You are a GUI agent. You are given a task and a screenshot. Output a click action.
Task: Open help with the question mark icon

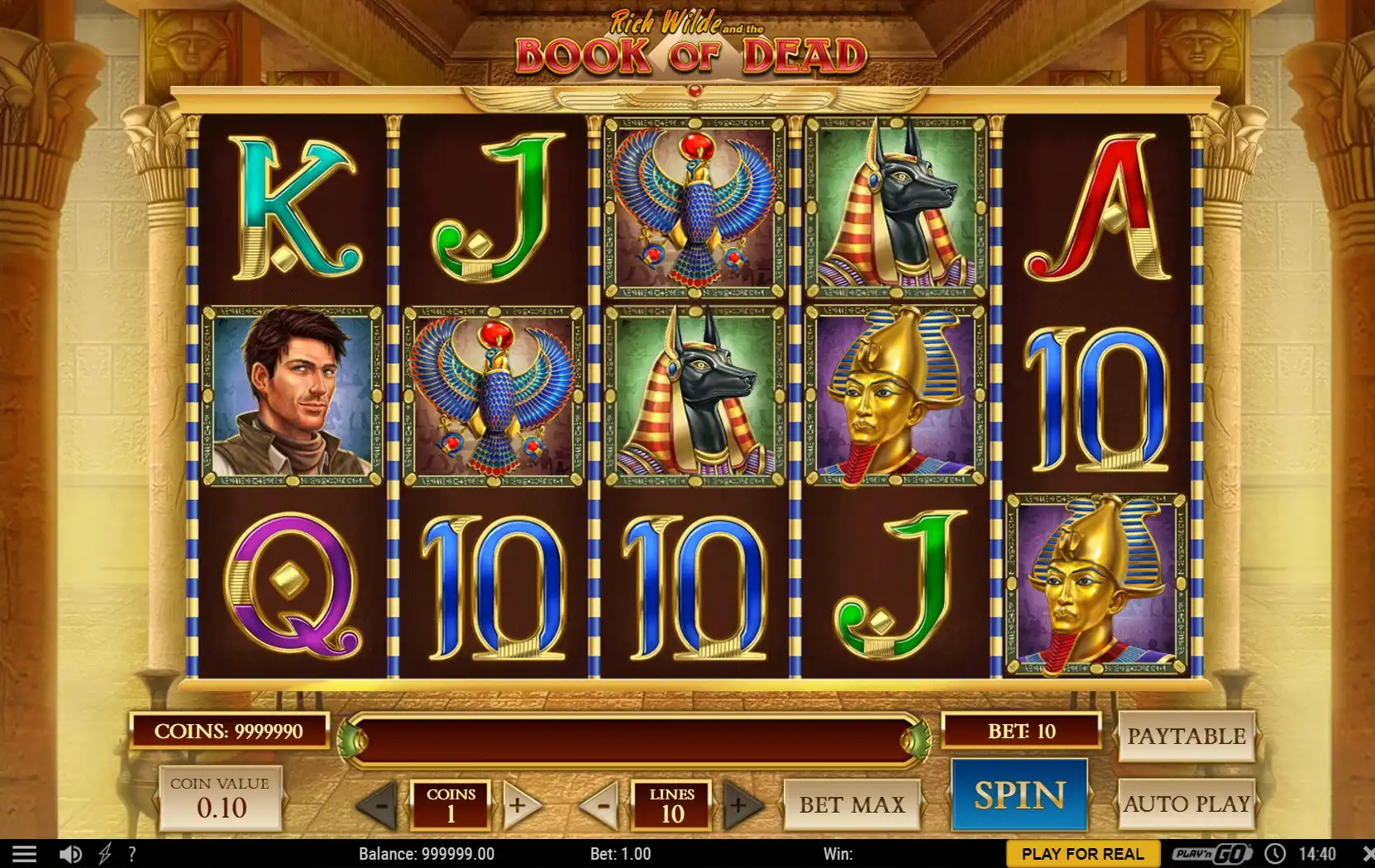(132, 854)
